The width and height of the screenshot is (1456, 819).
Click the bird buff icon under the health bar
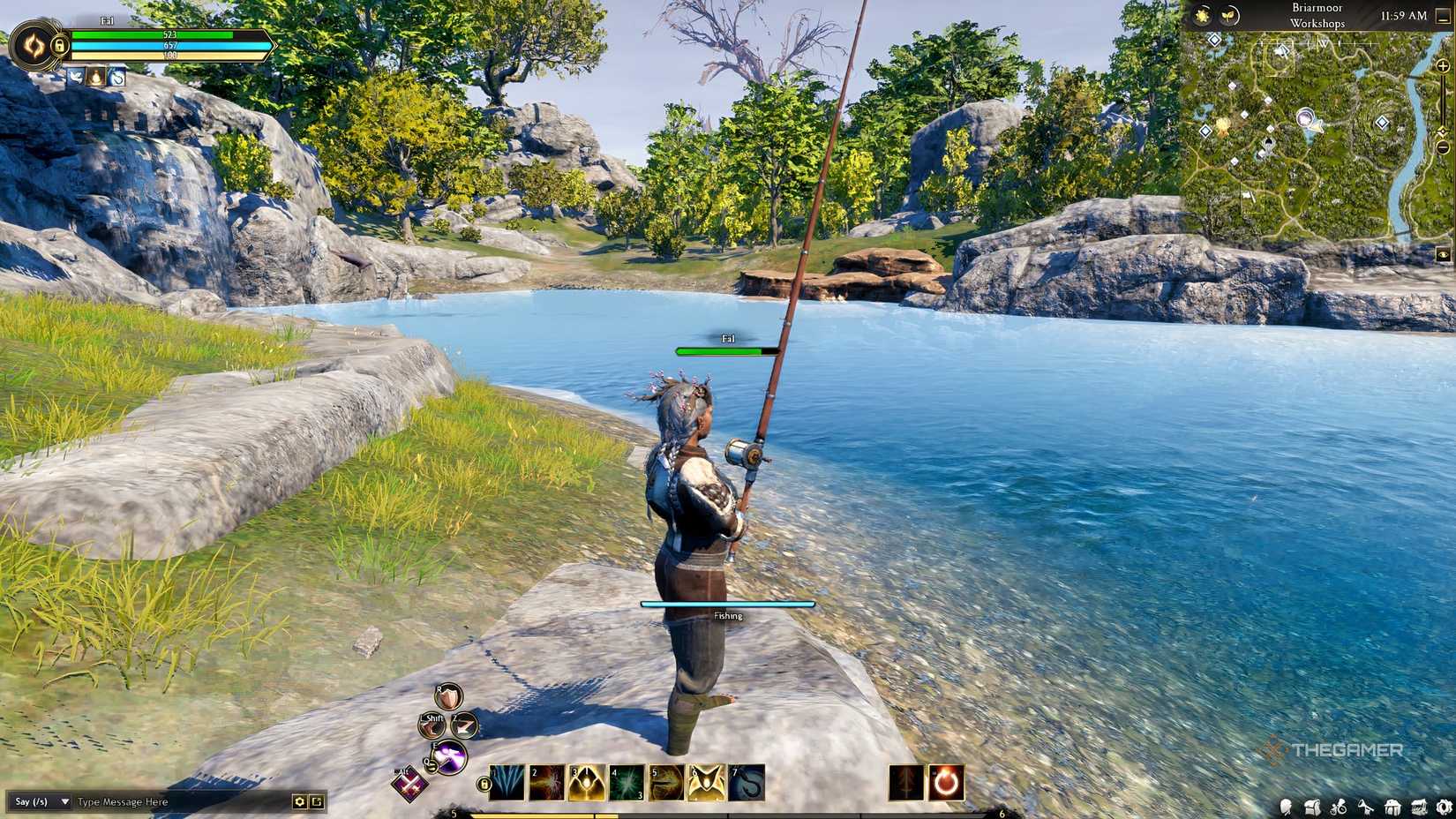76,77
